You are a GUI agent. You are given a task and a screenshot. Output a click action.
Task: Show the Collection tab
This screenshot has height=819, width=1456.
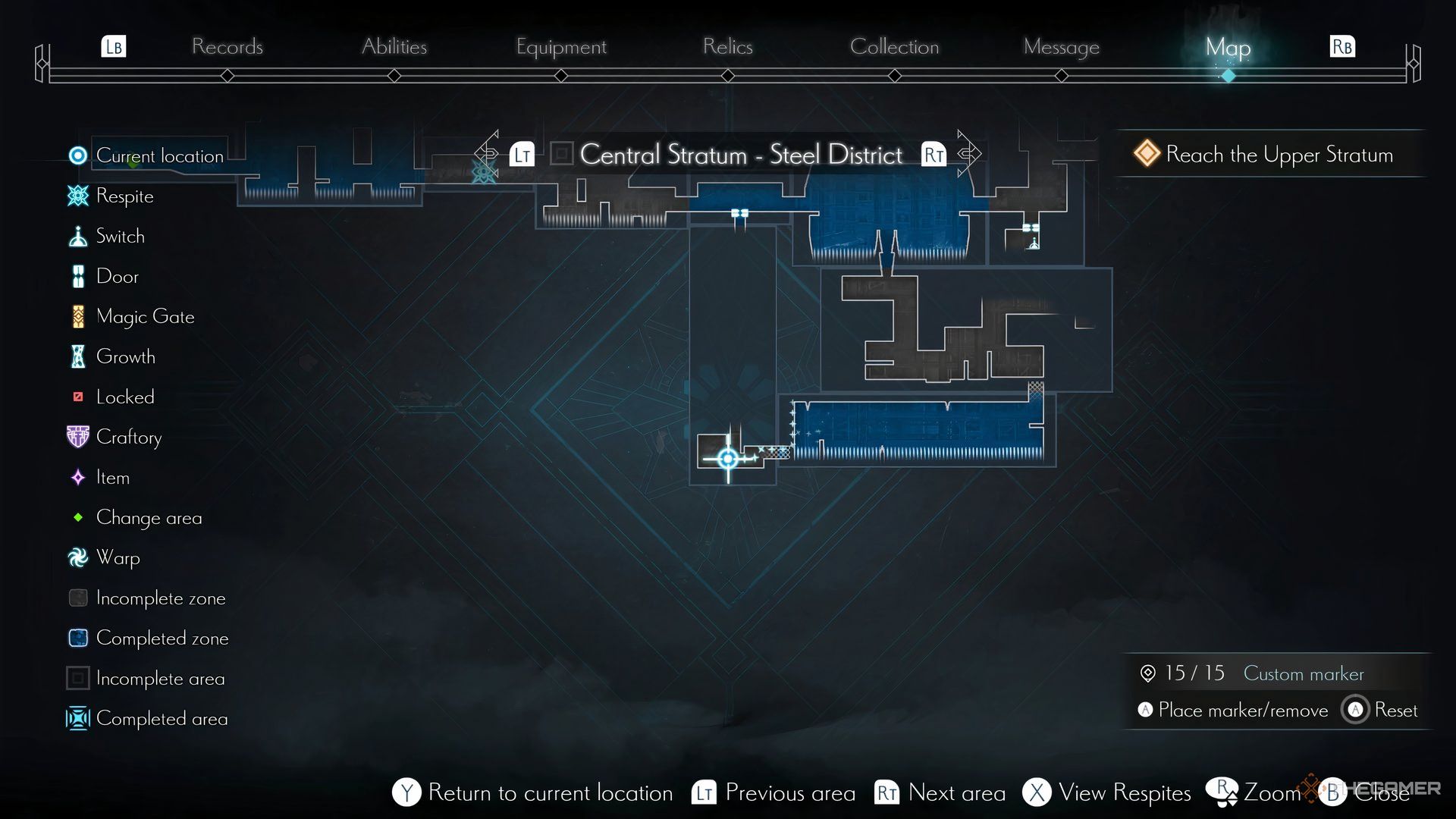[x=894, y=47]
